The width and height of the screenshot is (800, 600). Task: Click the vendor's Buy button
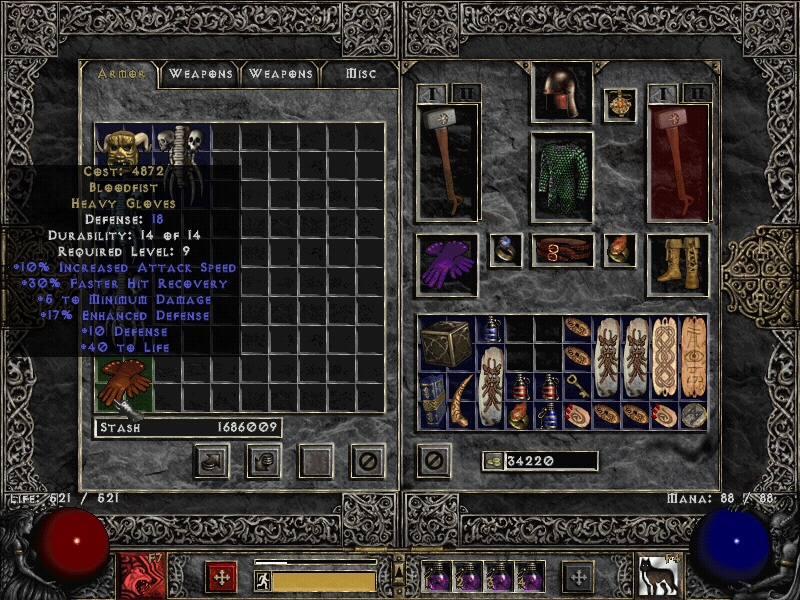pos(211,461)
